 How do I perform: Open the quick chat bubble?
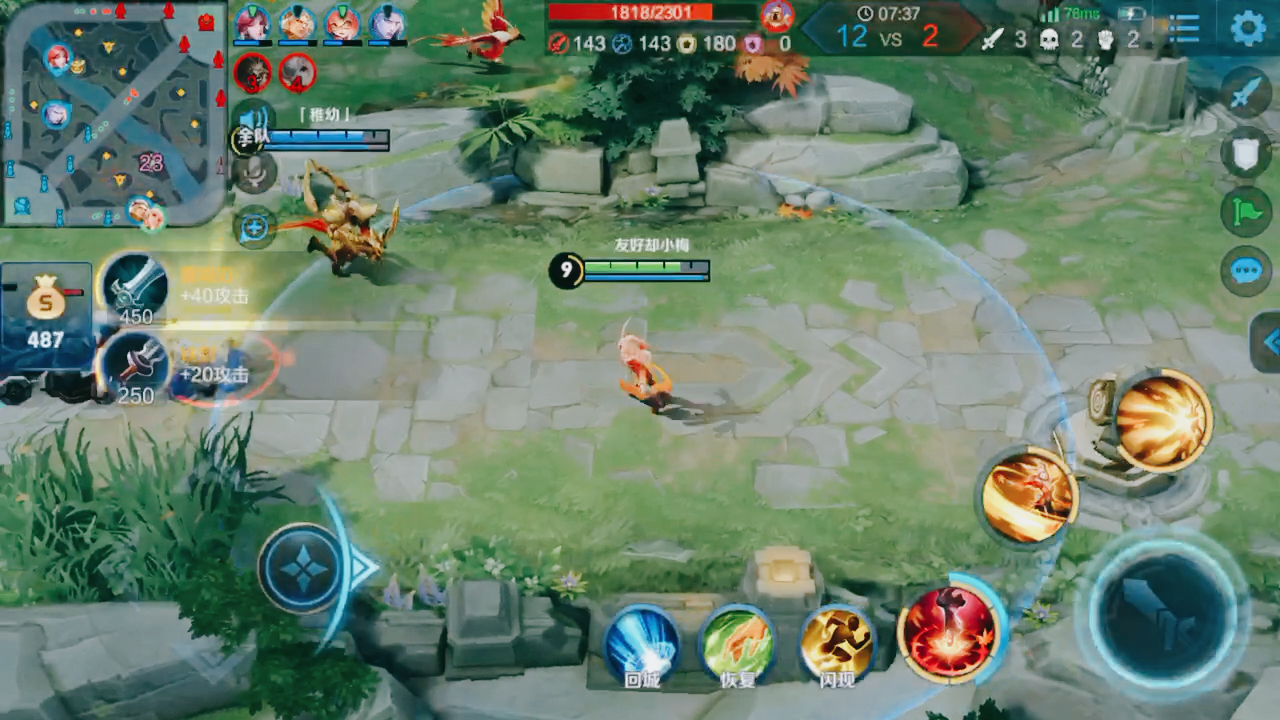point(1246,271)
